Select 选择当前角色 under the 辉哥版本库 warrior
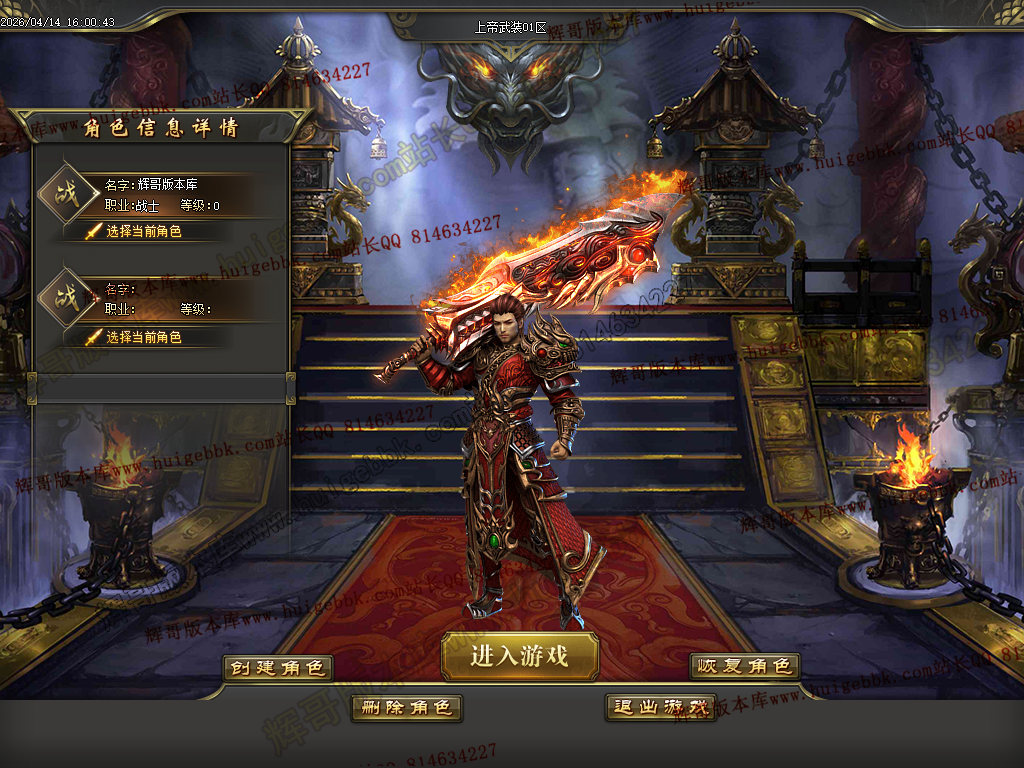The image size is (1024, 768). pos(144,231)
